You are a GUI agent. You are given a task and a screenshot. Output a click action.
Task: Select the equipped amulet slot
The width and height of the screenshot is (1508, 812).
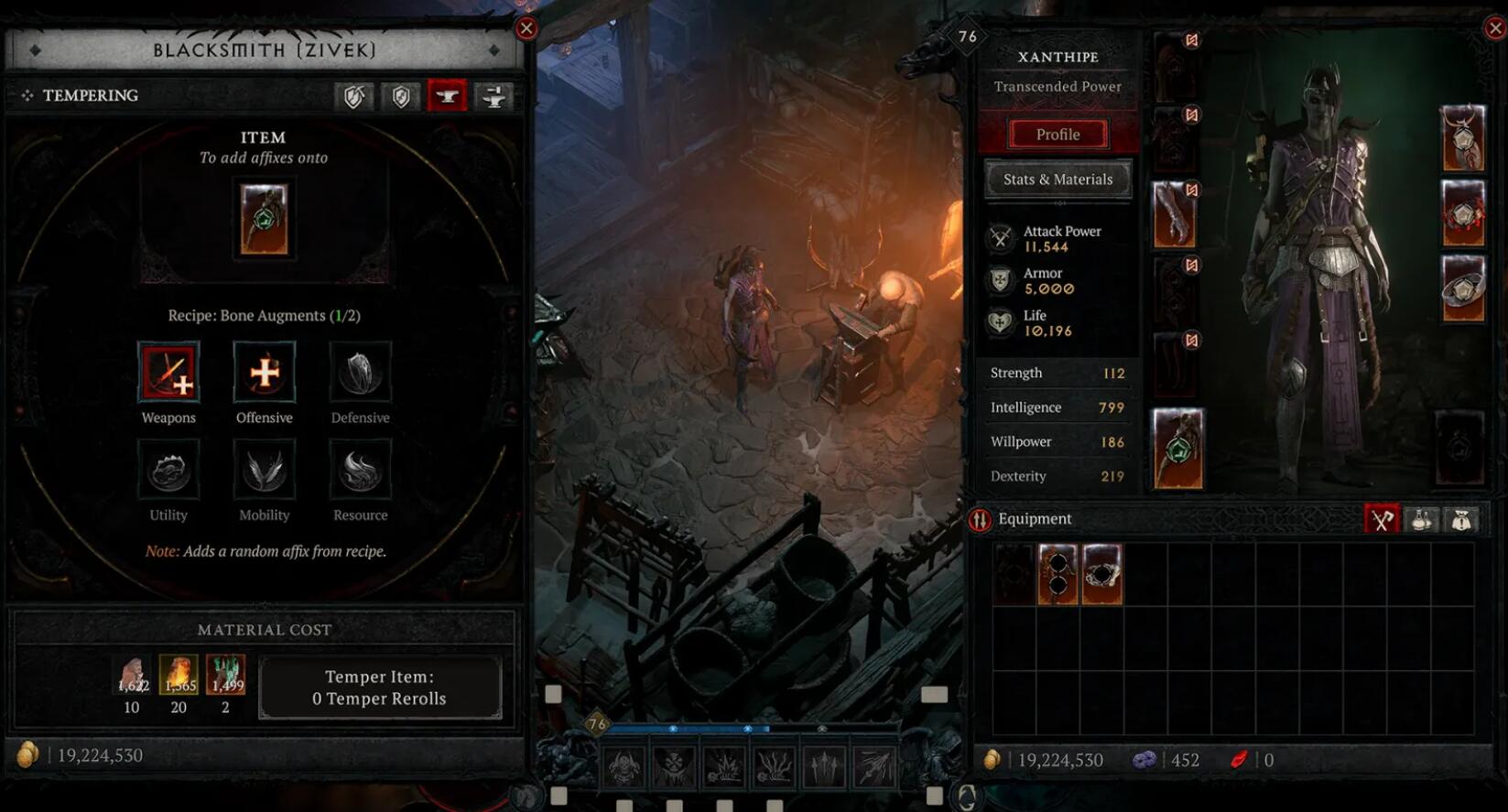1462,138
